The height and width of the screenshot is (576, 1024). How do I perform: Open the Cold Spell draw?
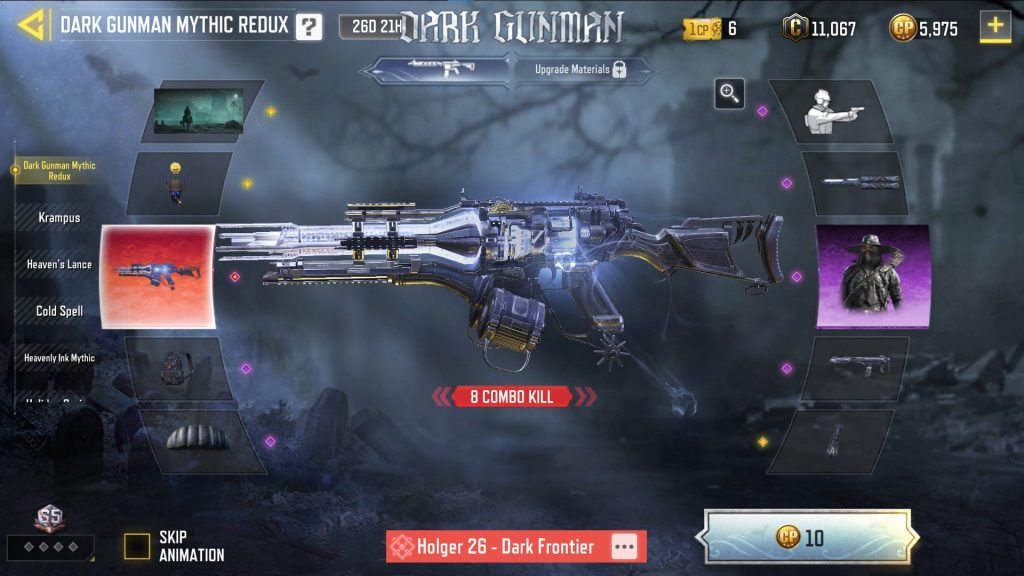tap(59, 310)
